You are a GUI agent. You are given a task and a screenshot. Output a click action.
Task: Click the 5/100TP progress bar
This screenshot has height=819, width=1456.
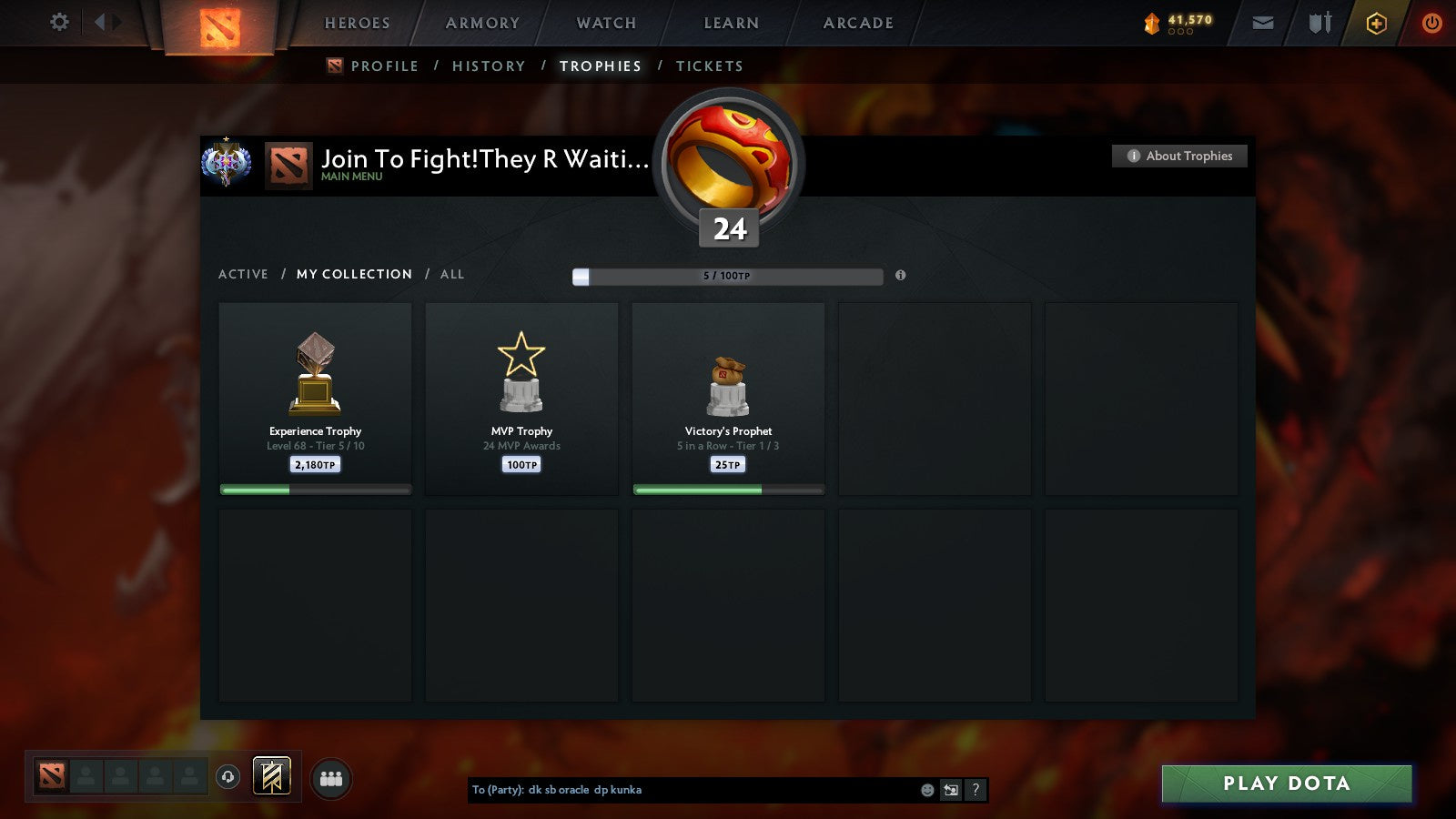[726, 276]
